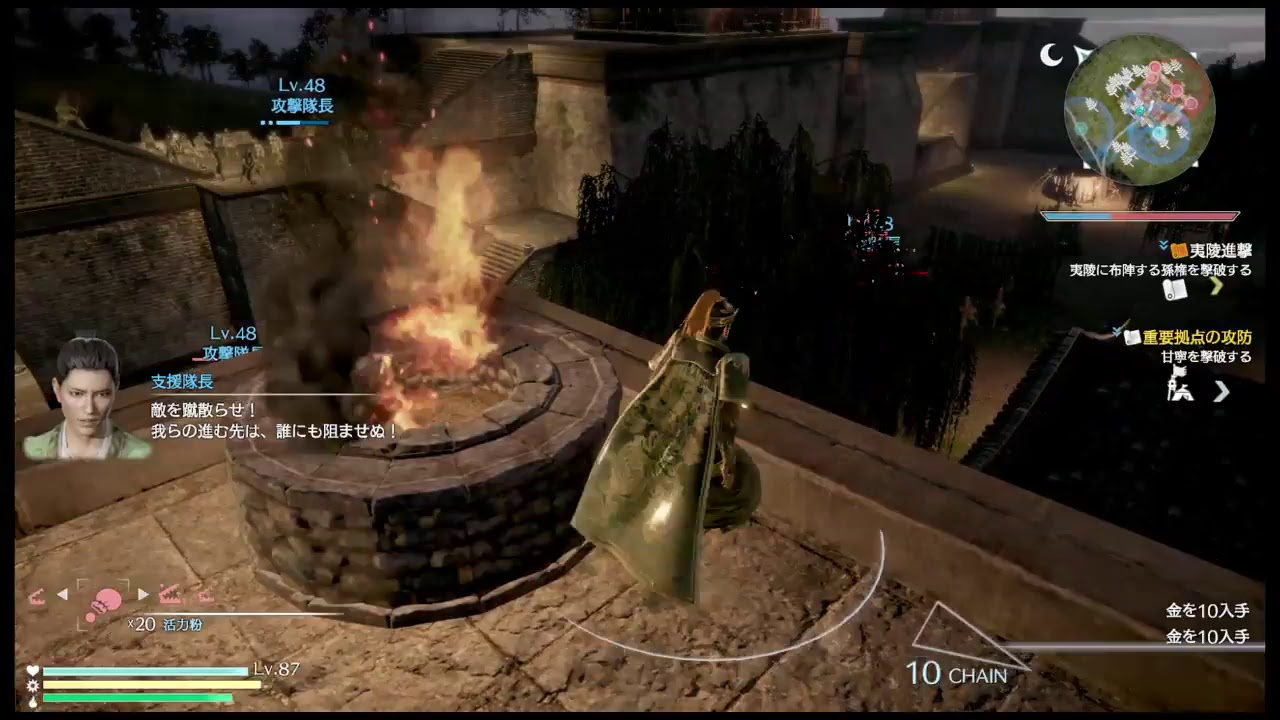1280x720 pixels.
Task: Click the heart icon next to the health bar
Action: coord(32,671)
